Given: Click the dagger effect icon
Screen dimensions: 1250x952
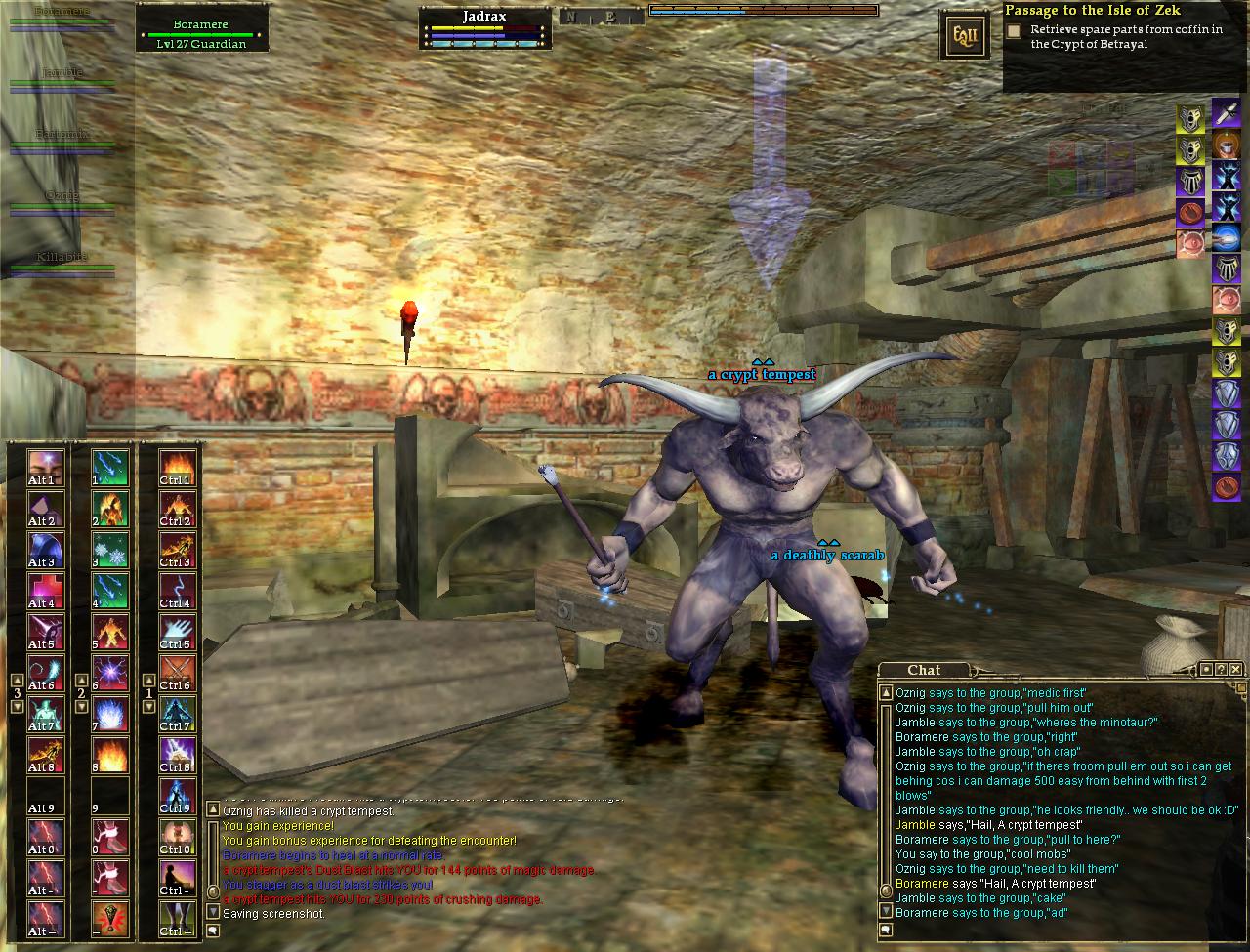Looking at the screenshot, I should tap(1226, 113).
